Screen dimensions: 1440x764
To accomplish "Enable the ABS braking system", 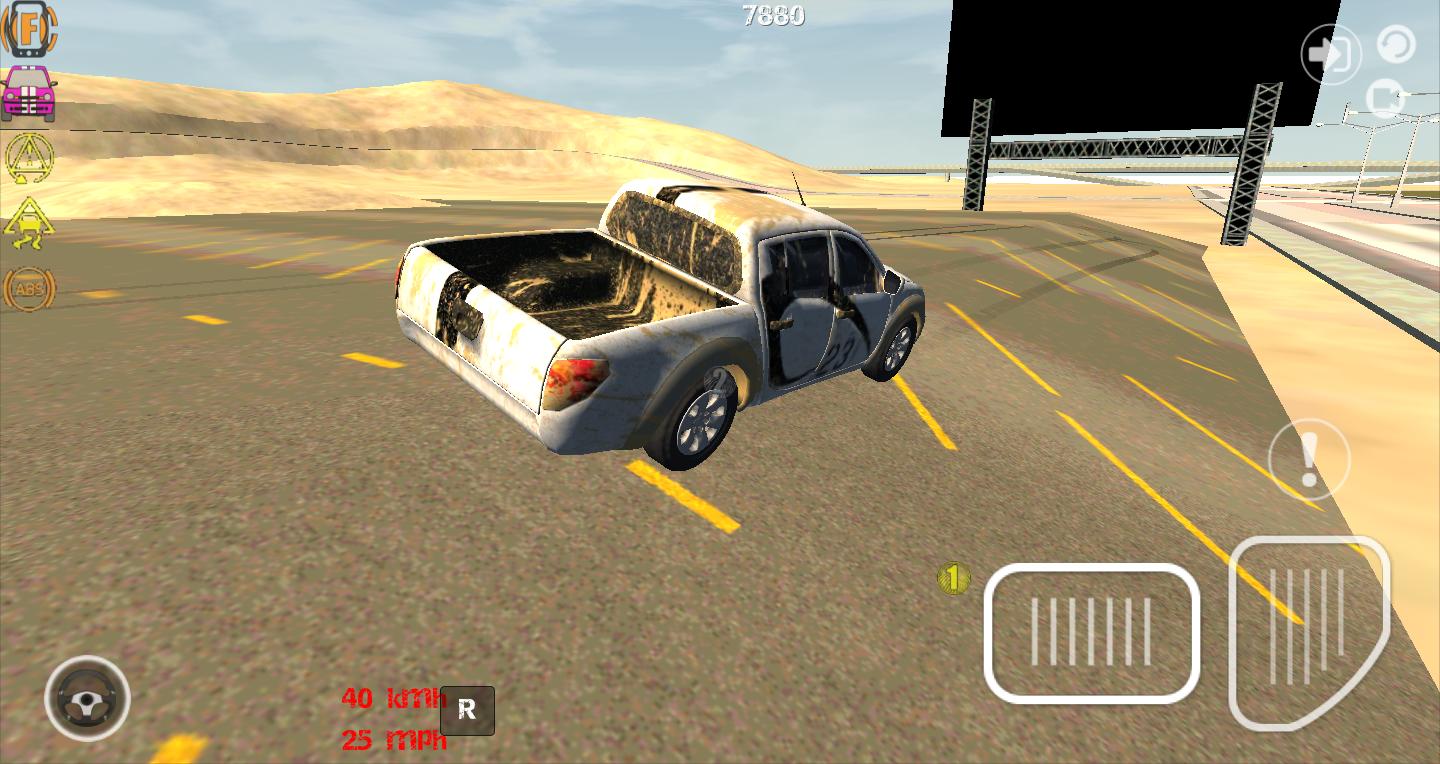I will [x=28, y=290].
